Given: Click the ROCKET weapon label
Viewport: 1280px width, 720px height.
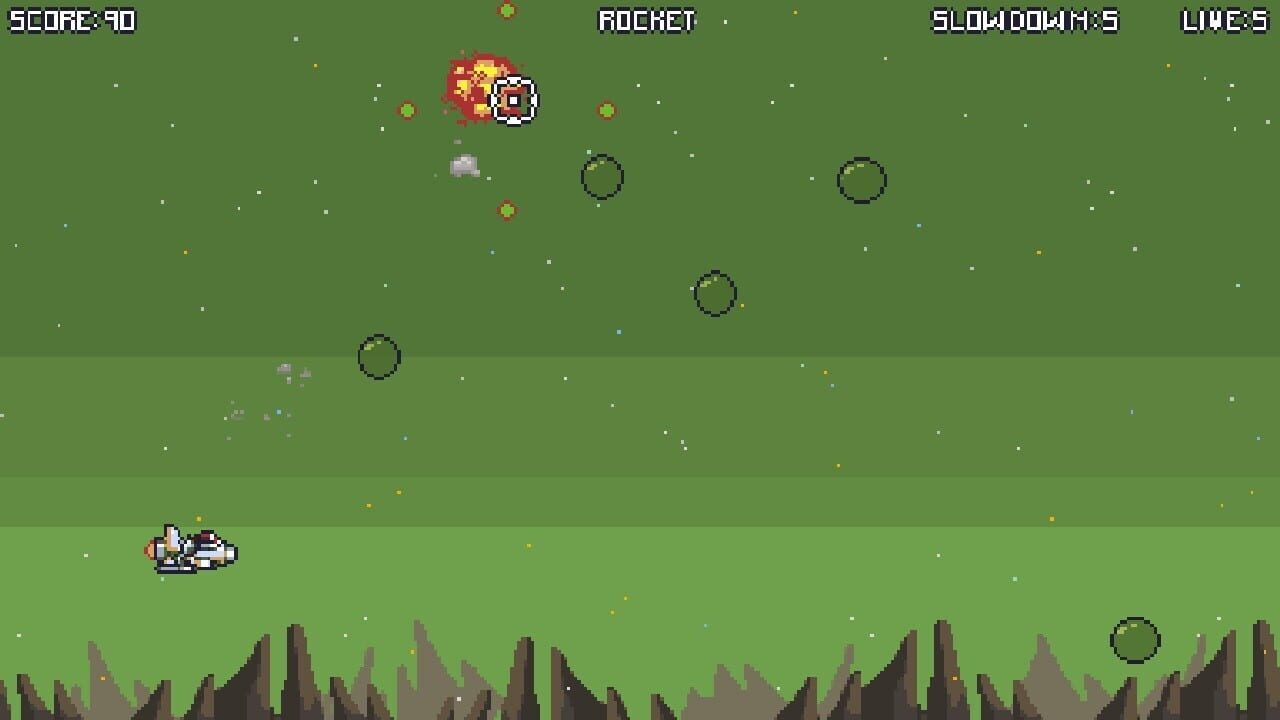Looking at the screenshot, I should 645,20.
